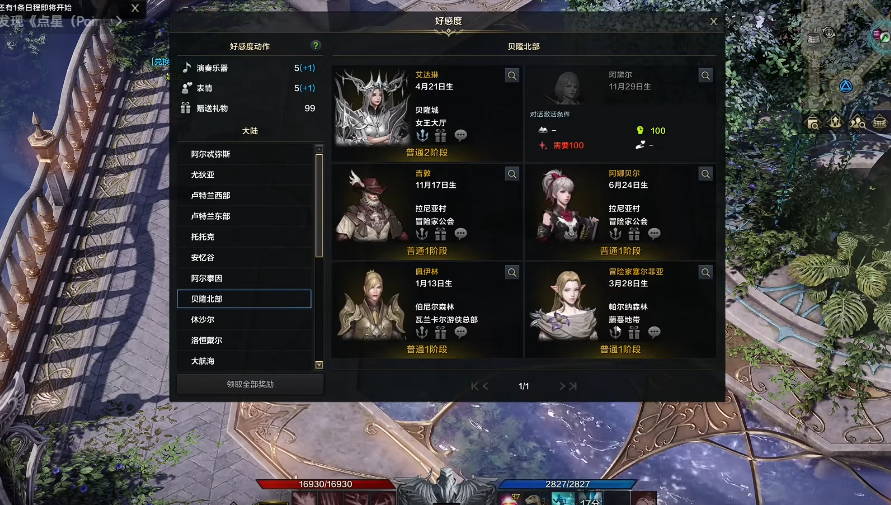Select the 阿尔忒弥斯 region
Viewport: 891px width, 505px height.
tap(244, 155)
